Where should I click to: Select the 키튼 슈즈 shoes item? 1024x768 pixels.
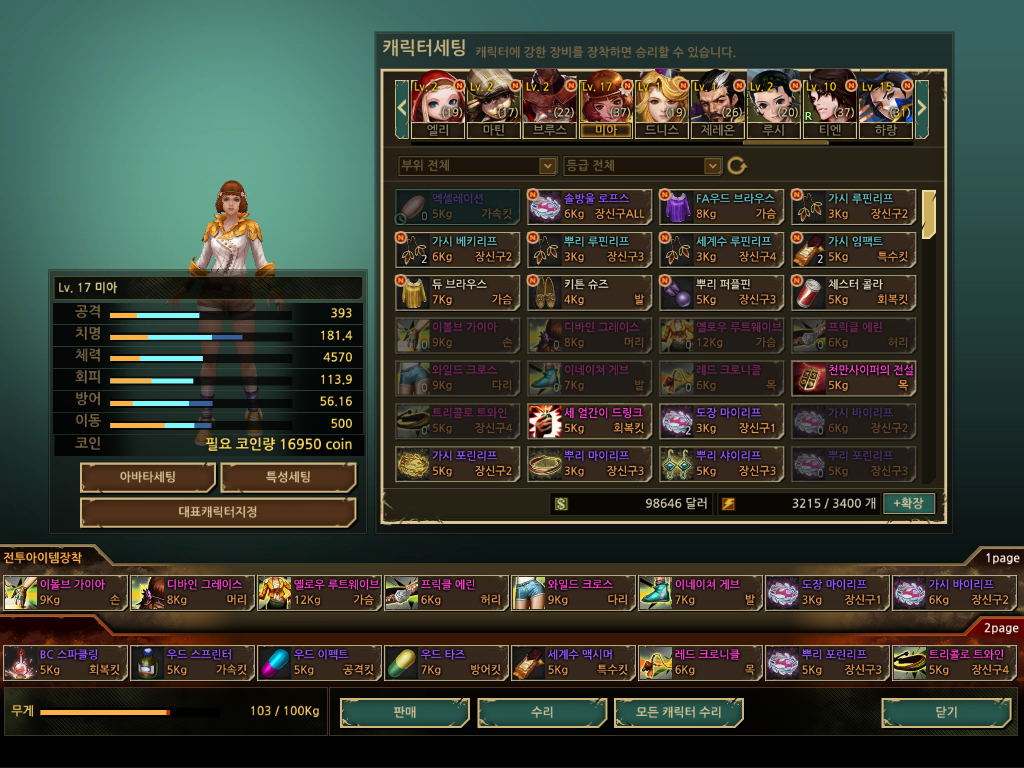tap(589, 292)
